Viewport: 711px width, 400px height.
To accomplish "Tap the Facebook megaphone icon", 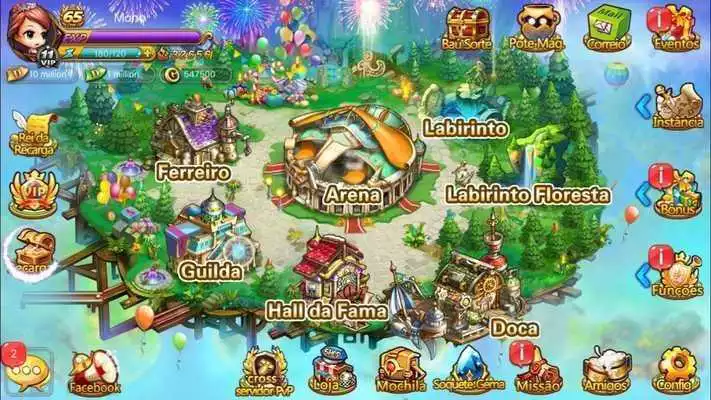I will pos(94,370).
